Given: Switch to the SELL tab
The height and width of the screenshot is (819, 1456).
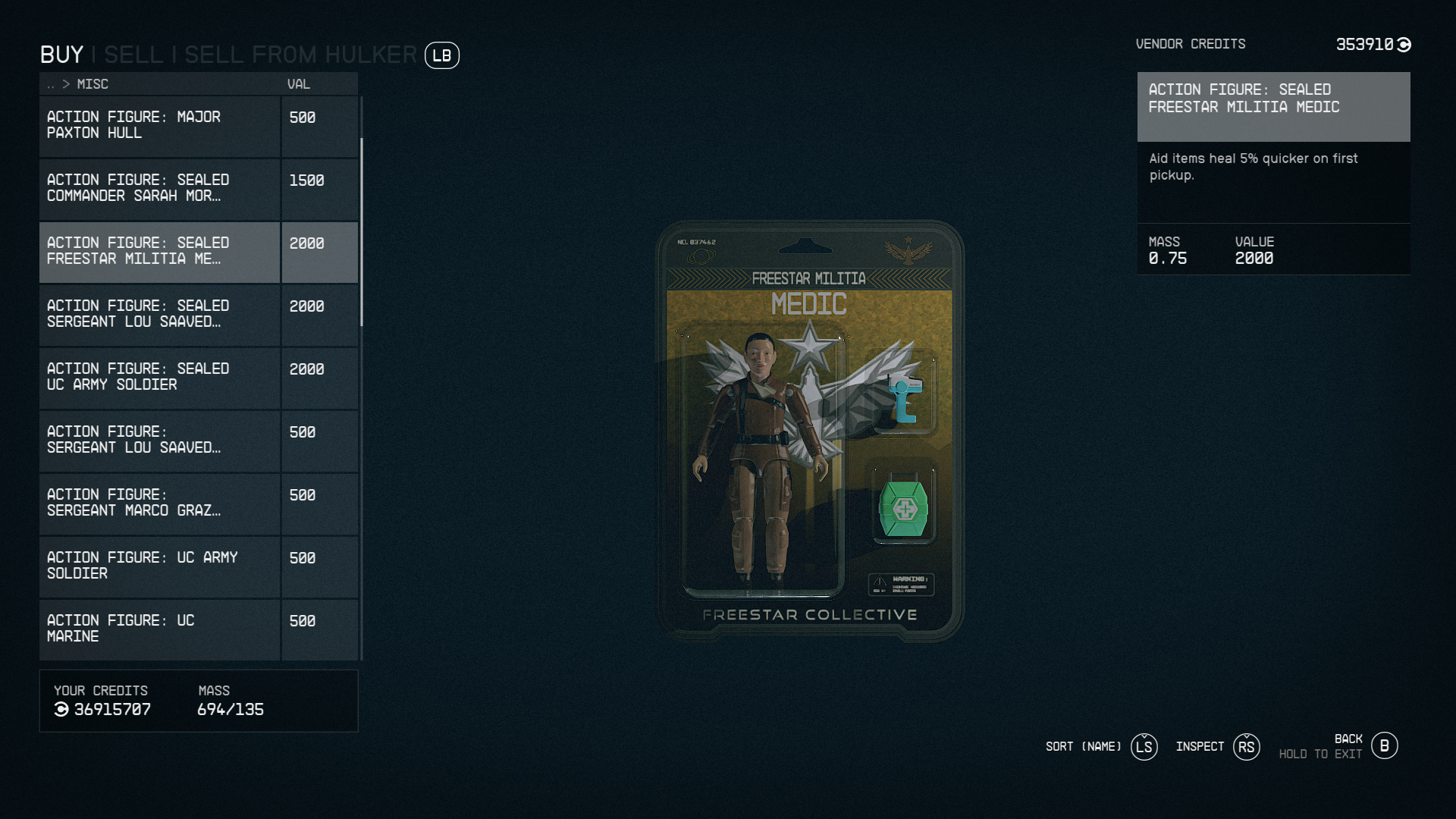Looking at the screenshot, I should [134, 55].
